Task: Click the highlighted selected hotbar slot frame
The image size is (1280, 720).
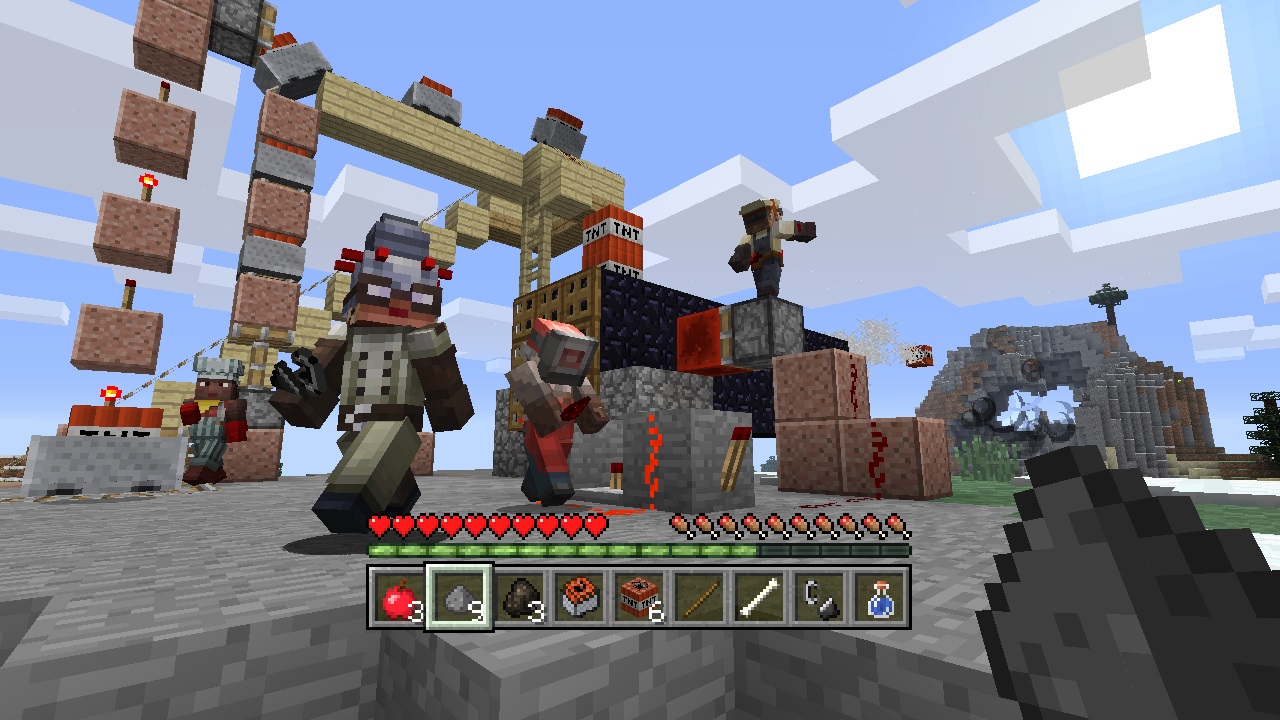Action: pyautogui.click(x=460, y=597)
